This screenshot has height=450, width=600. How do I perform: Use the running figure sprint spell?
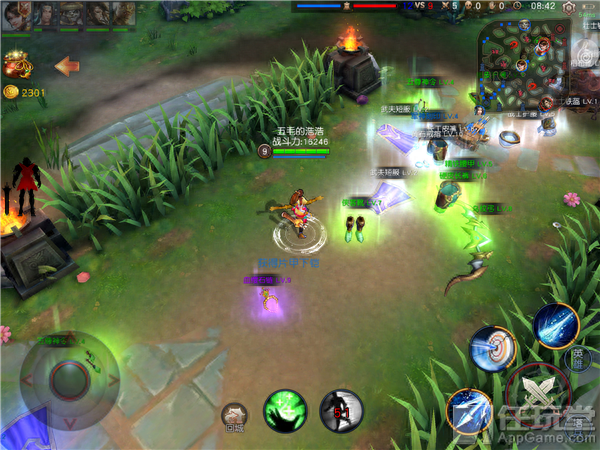340,410
